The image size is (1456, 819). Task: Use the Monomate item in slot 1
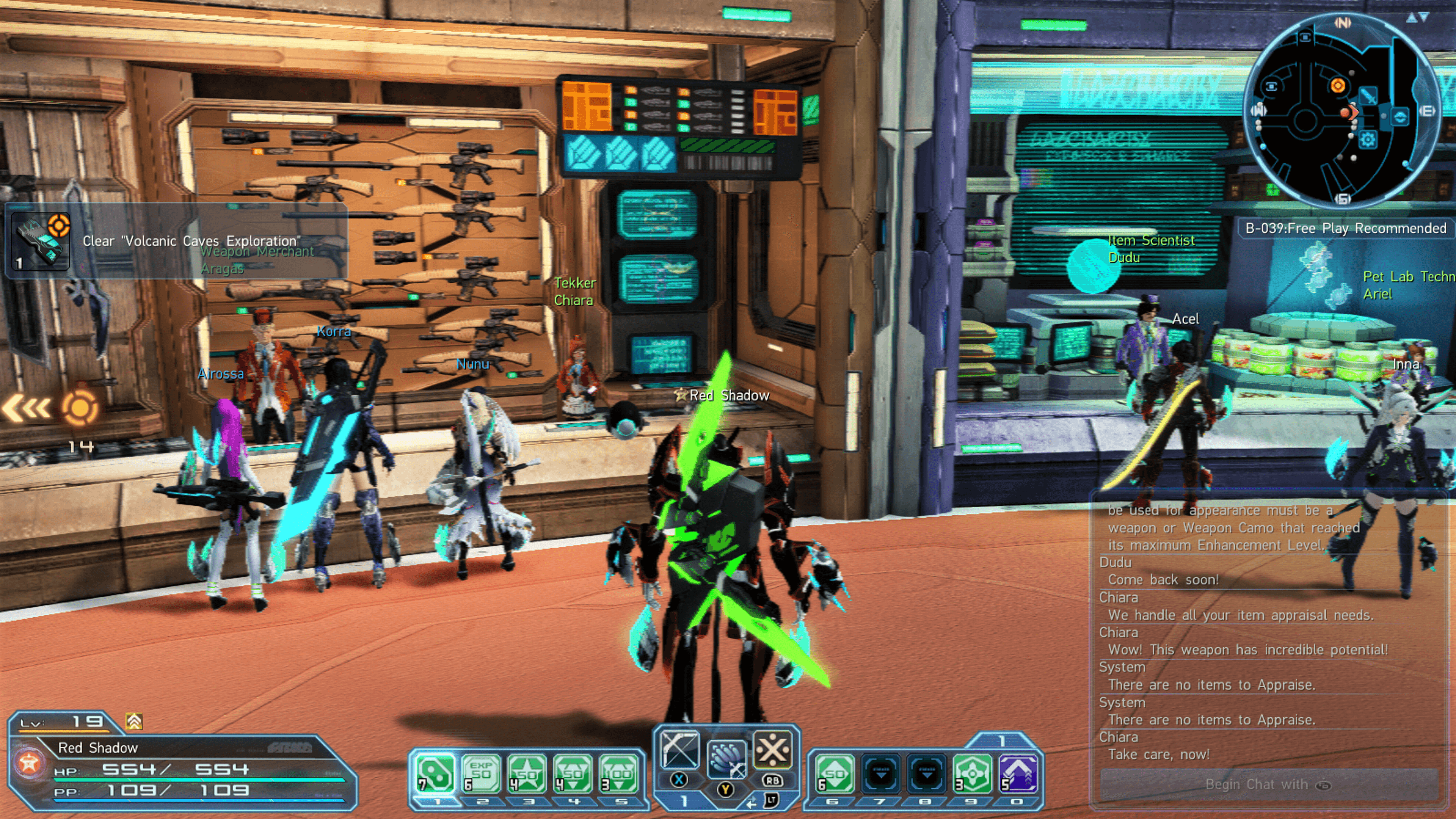coord(435,773)
